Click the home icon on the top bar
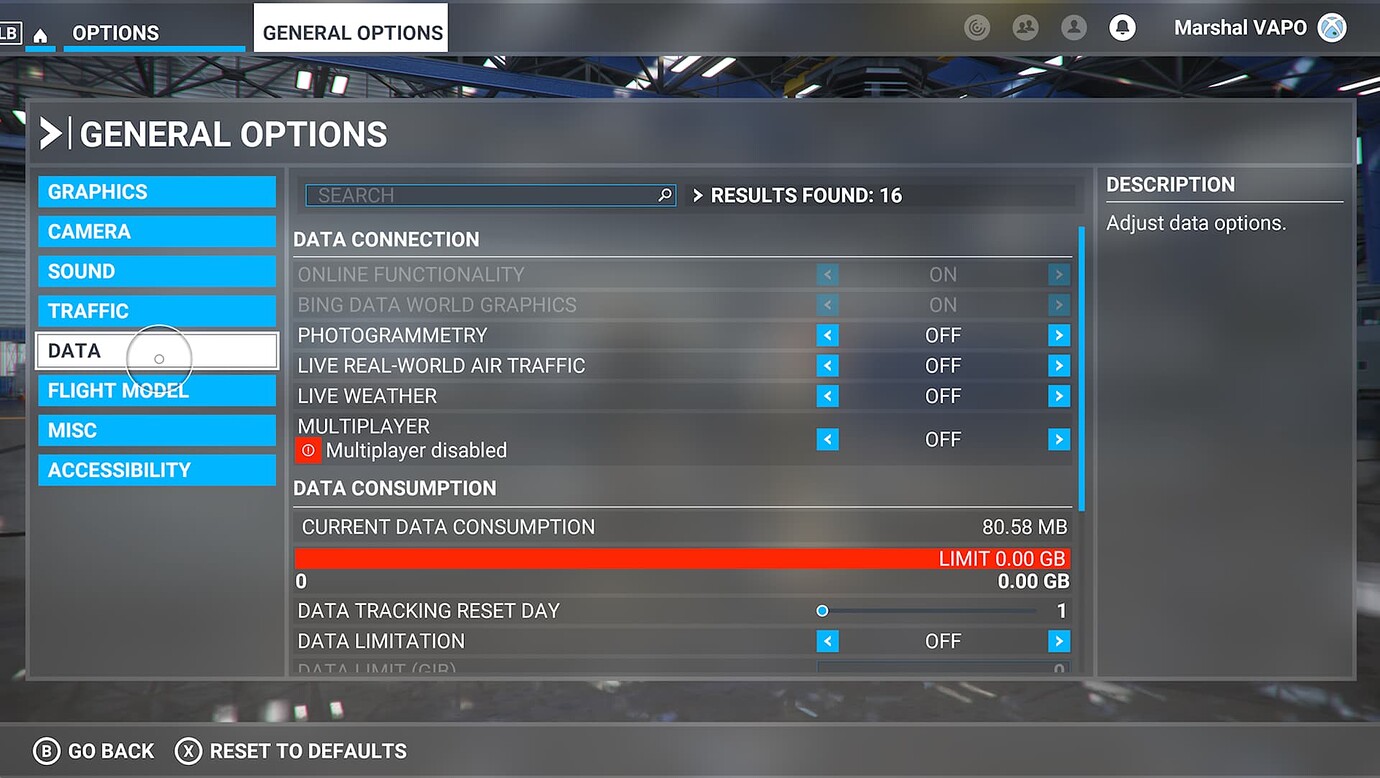 38,33
